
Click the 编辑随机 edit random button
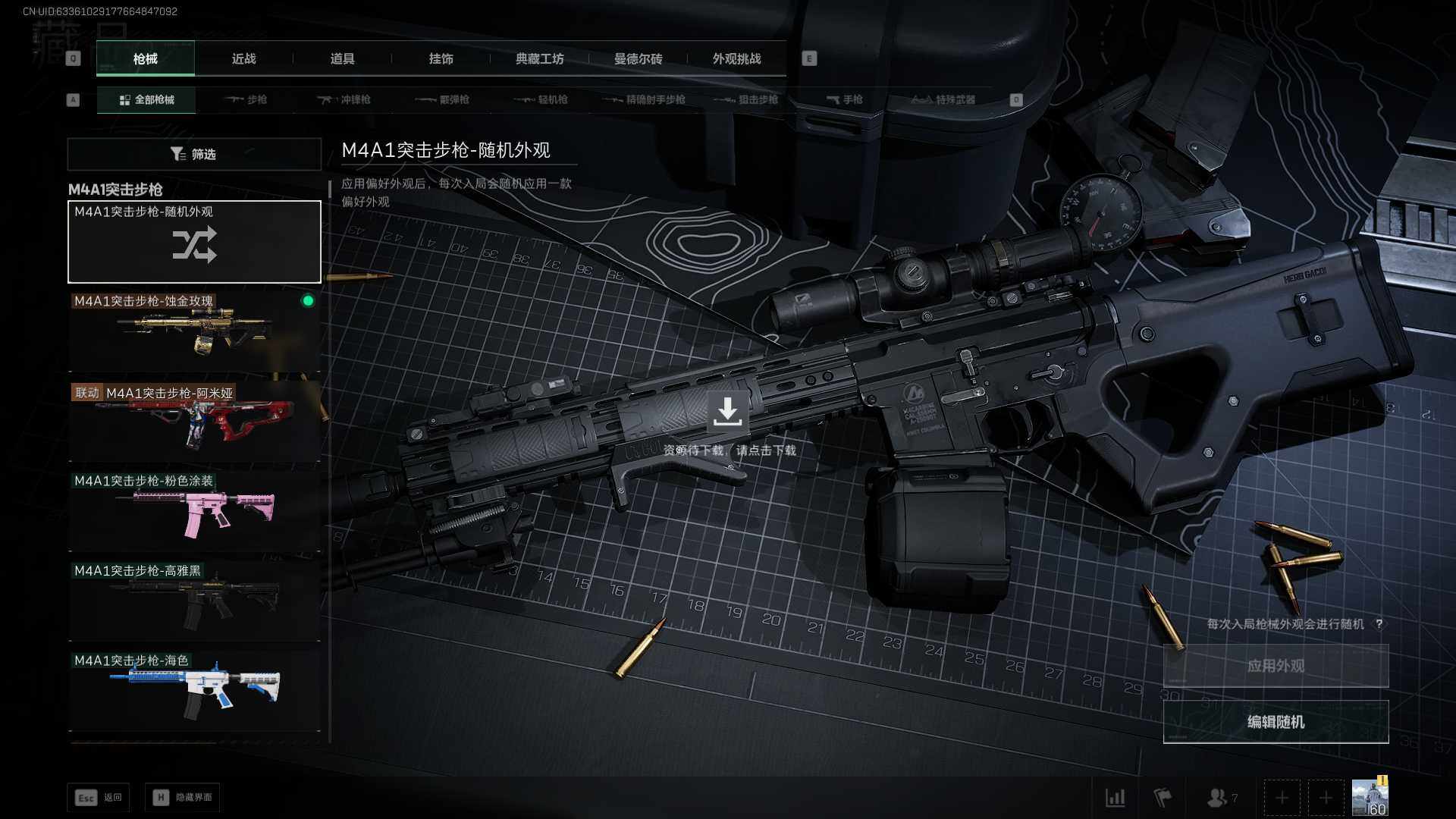pyautogui.click(x=1276, y=722)
